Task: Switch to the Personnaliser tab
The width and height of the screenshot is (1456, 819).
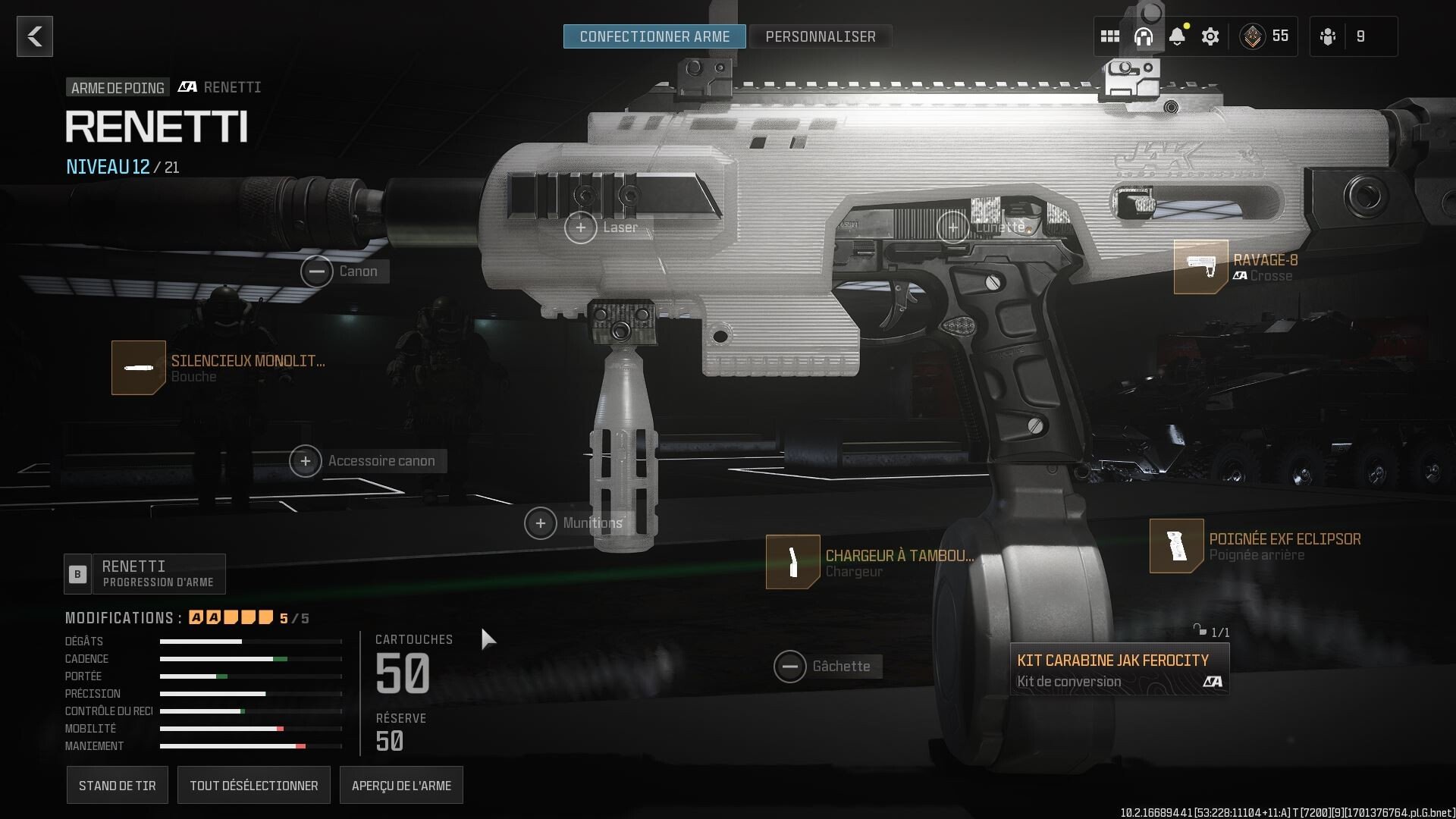Action: click(x=821, y=36)
